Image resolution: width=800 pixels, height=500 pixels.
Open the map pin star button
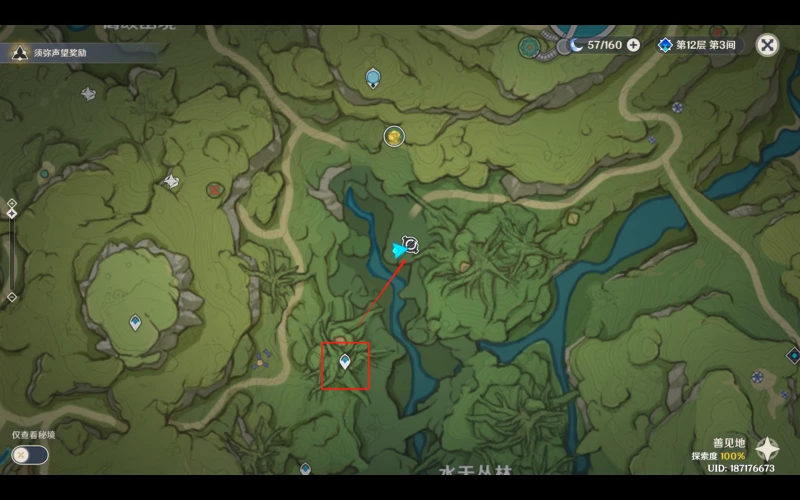pyautogui.click(x=767, y=448)
